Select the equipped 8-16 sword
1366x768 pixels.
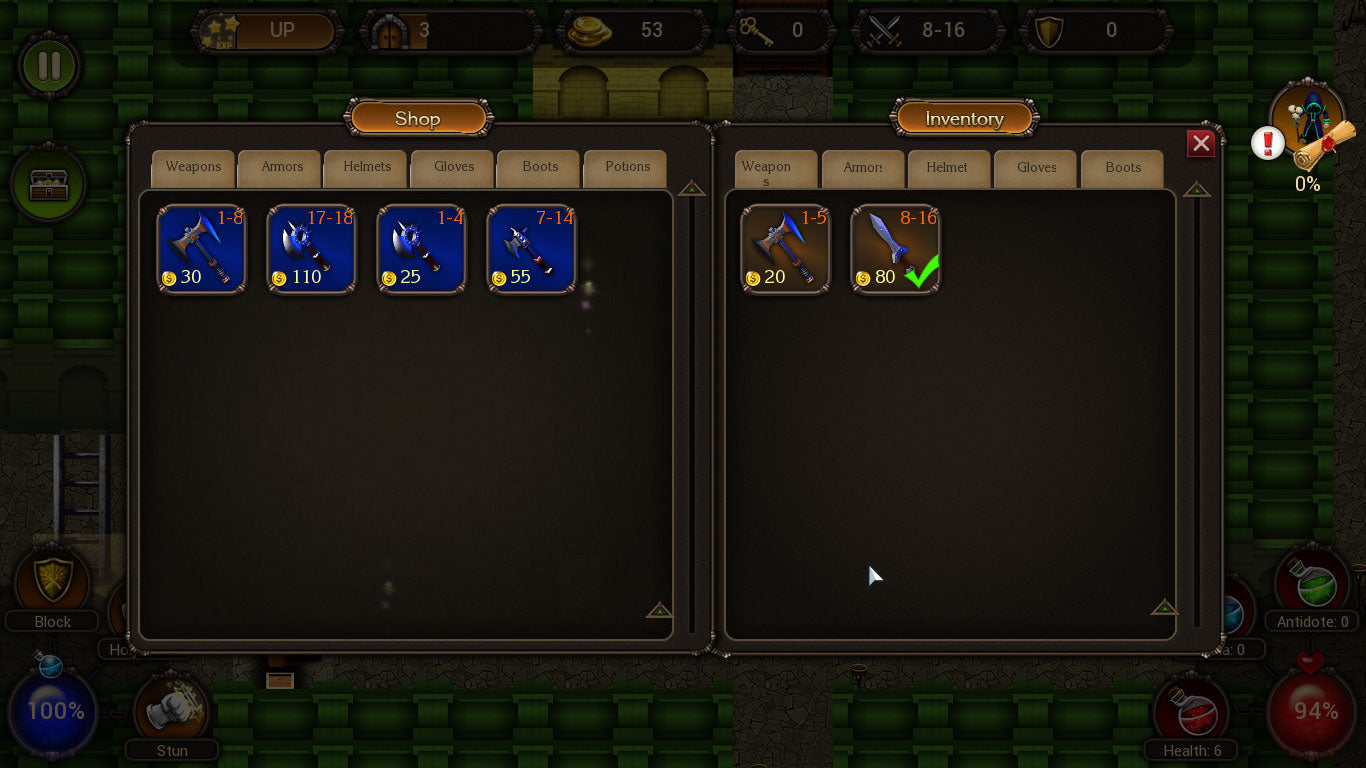[x=896, y=250]
